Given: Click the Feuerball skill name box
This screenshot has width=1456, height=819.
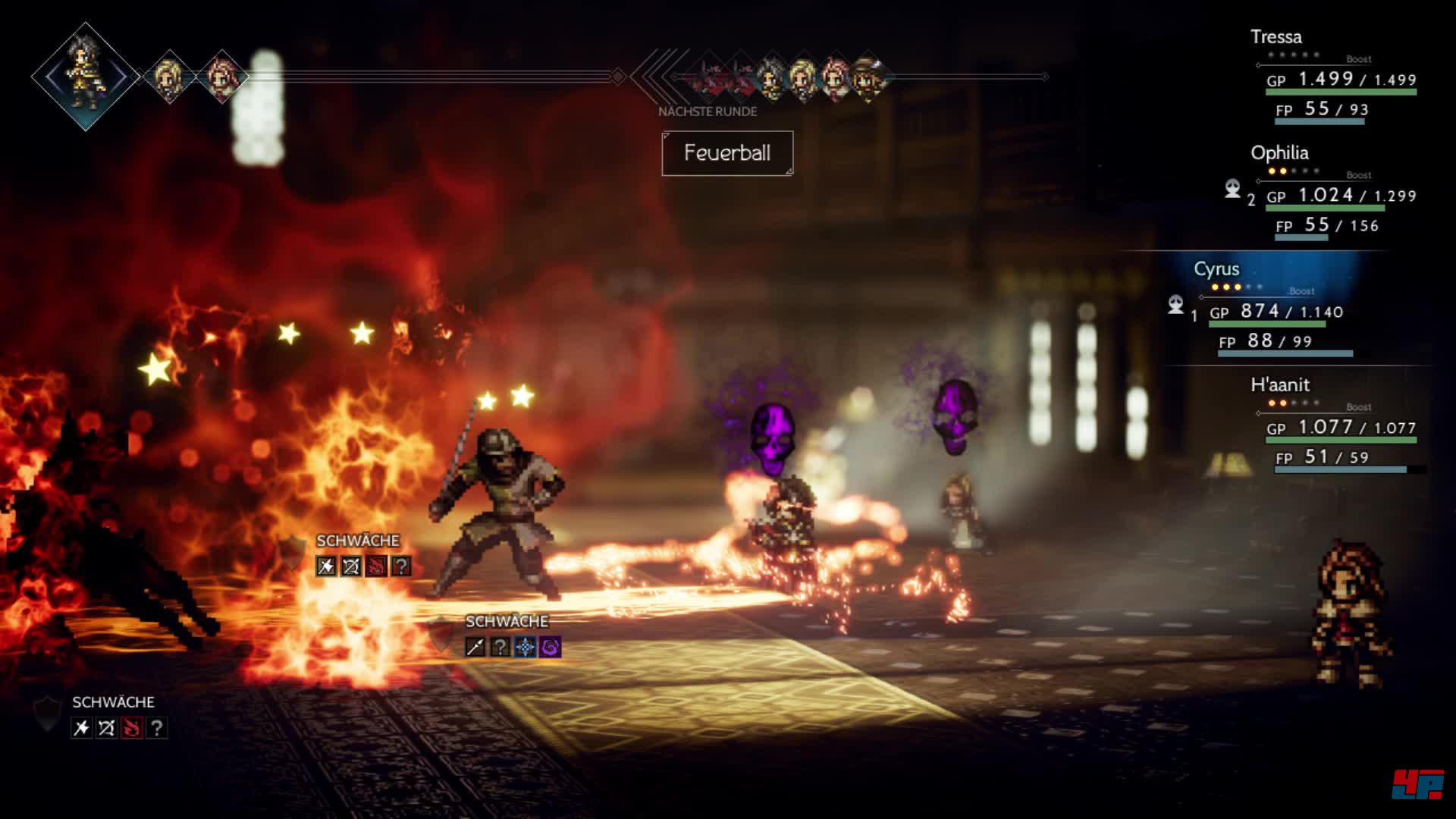Looking at the screenshot, I should click(727, 153).
